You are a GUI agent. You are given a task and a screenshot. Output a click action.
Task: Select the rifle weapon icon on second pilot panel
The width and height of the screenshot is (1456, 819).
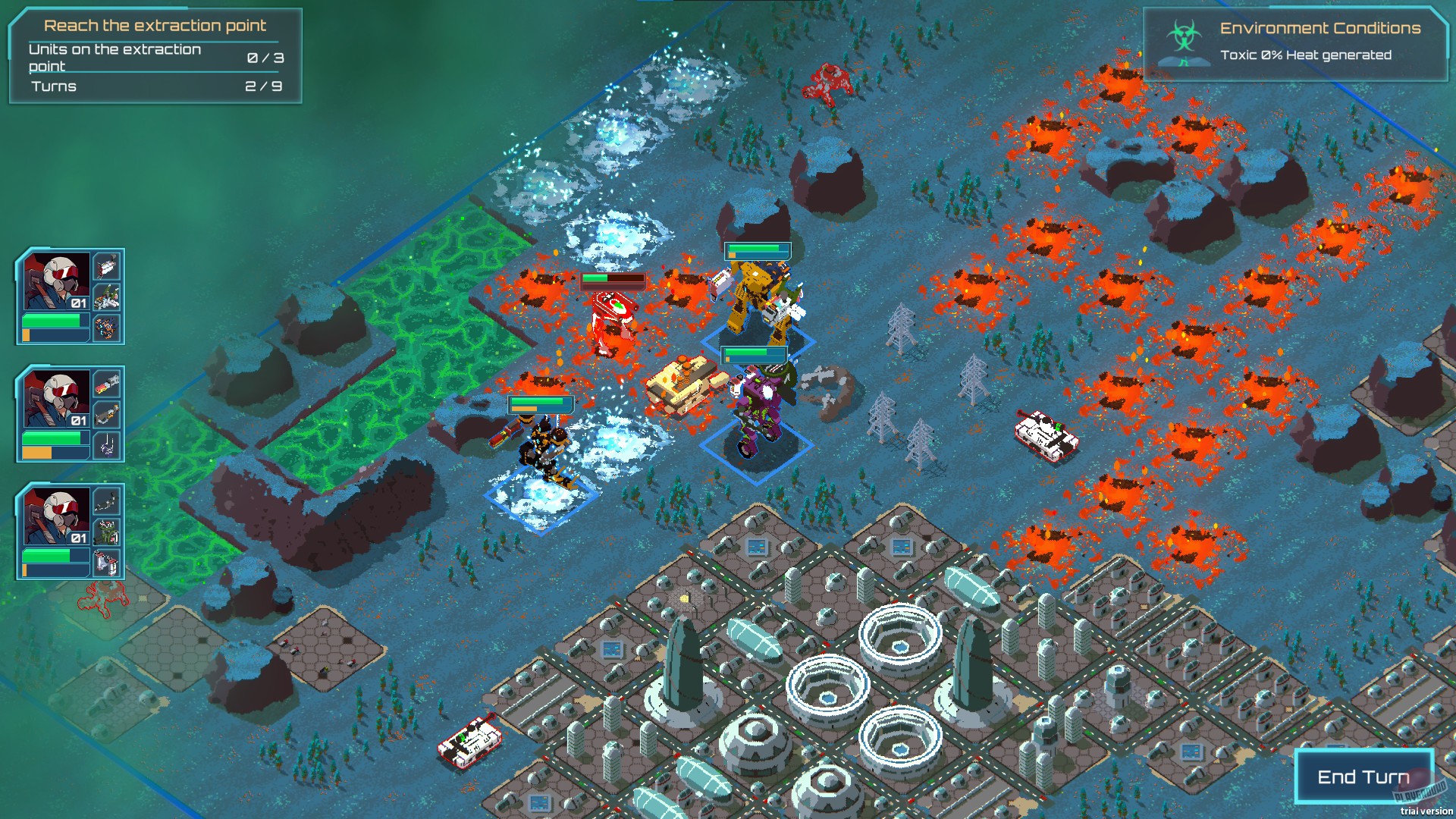(x=106, y=414)
